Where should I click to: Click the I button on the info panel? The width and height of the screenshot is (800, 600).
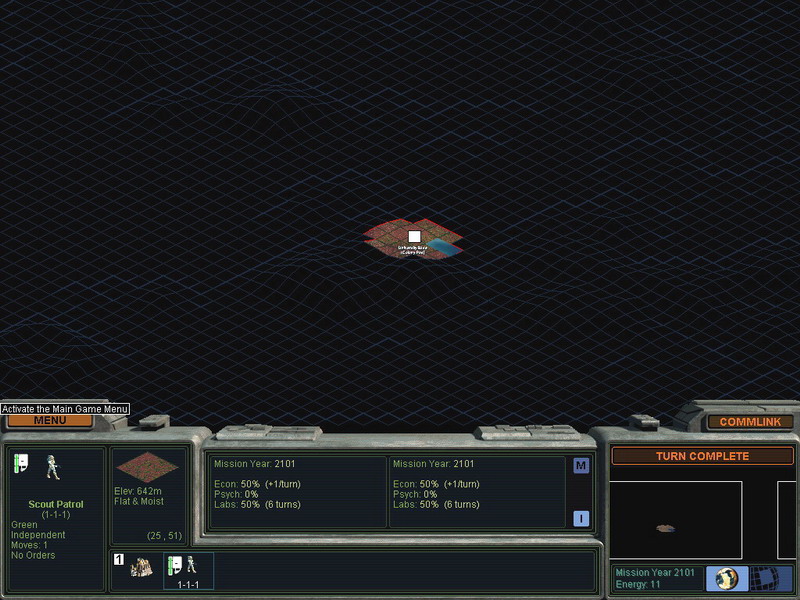coord(581,518)
